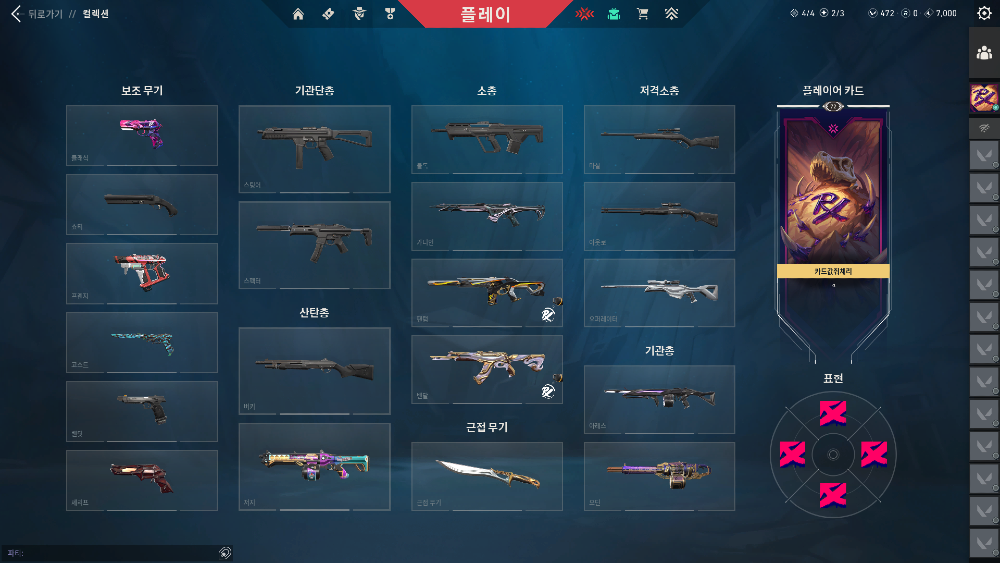1000x563 pixels.
Task: Open the home icon in top navigation
Action: click(298, 14)
